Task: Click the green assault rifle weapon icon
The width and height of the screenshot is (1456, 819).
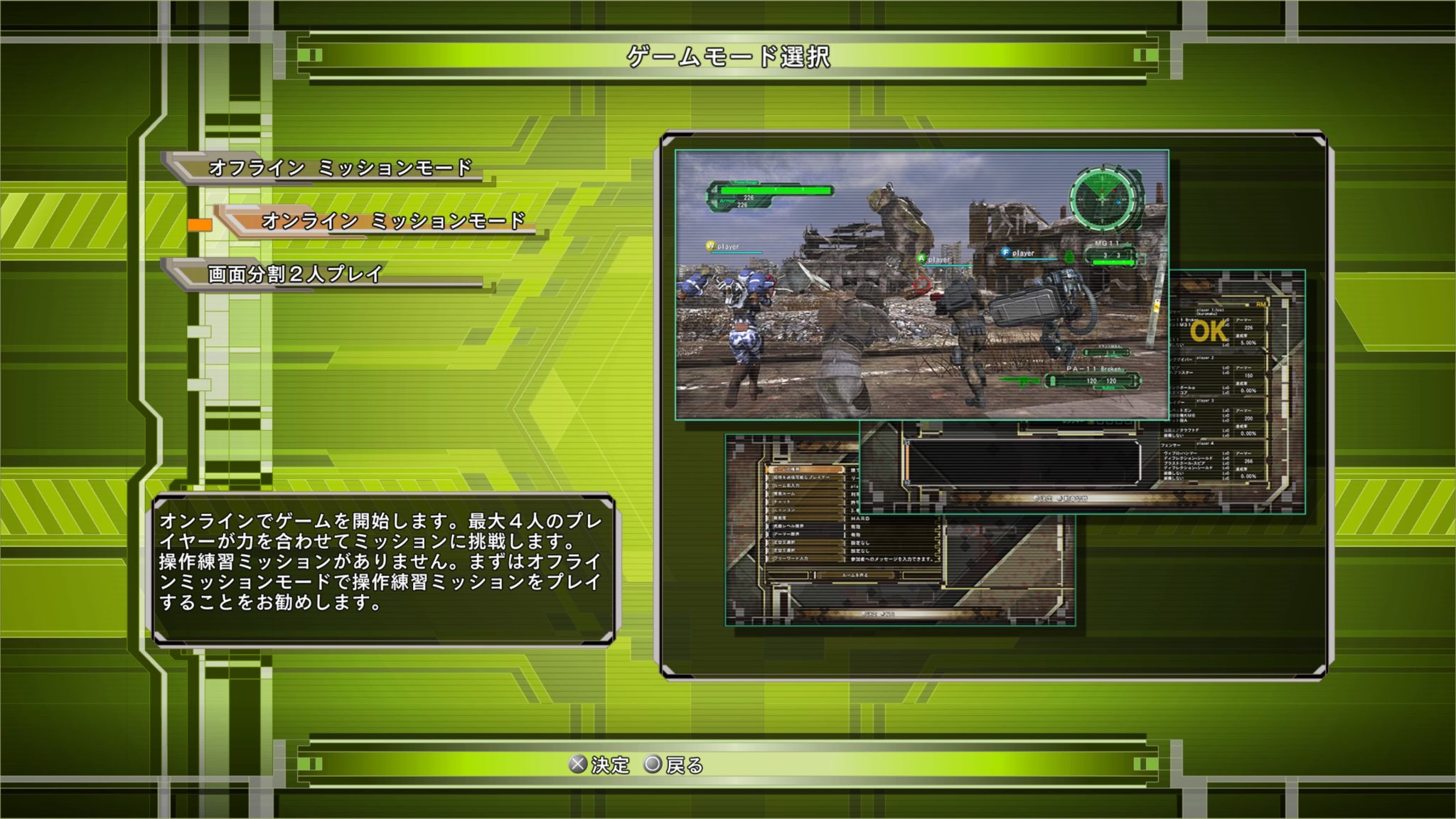Action: pos(1019,380)
